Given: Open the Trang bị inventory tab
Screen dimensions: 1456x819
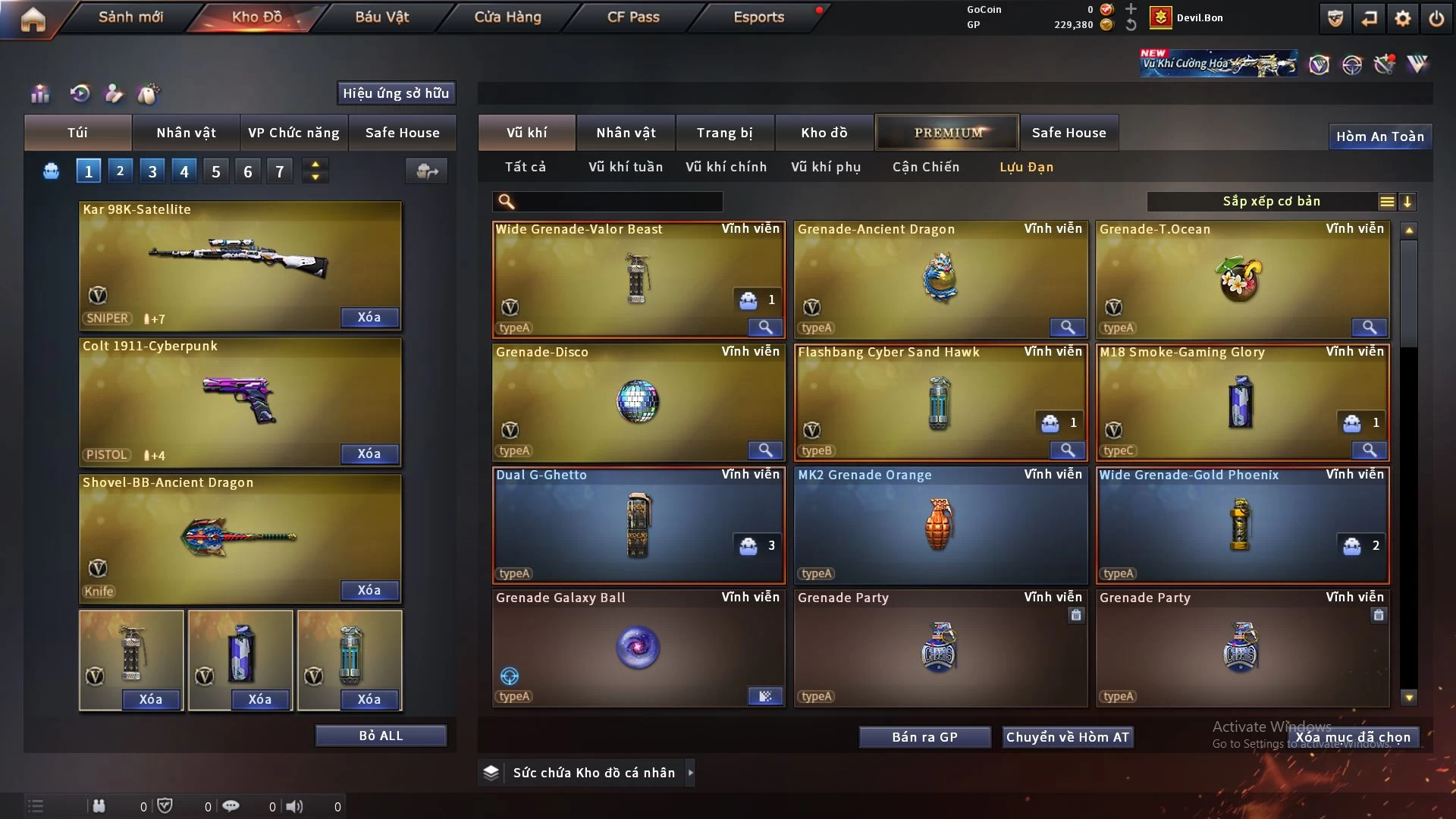Looking at the screenshot, I should coord(724,133).
